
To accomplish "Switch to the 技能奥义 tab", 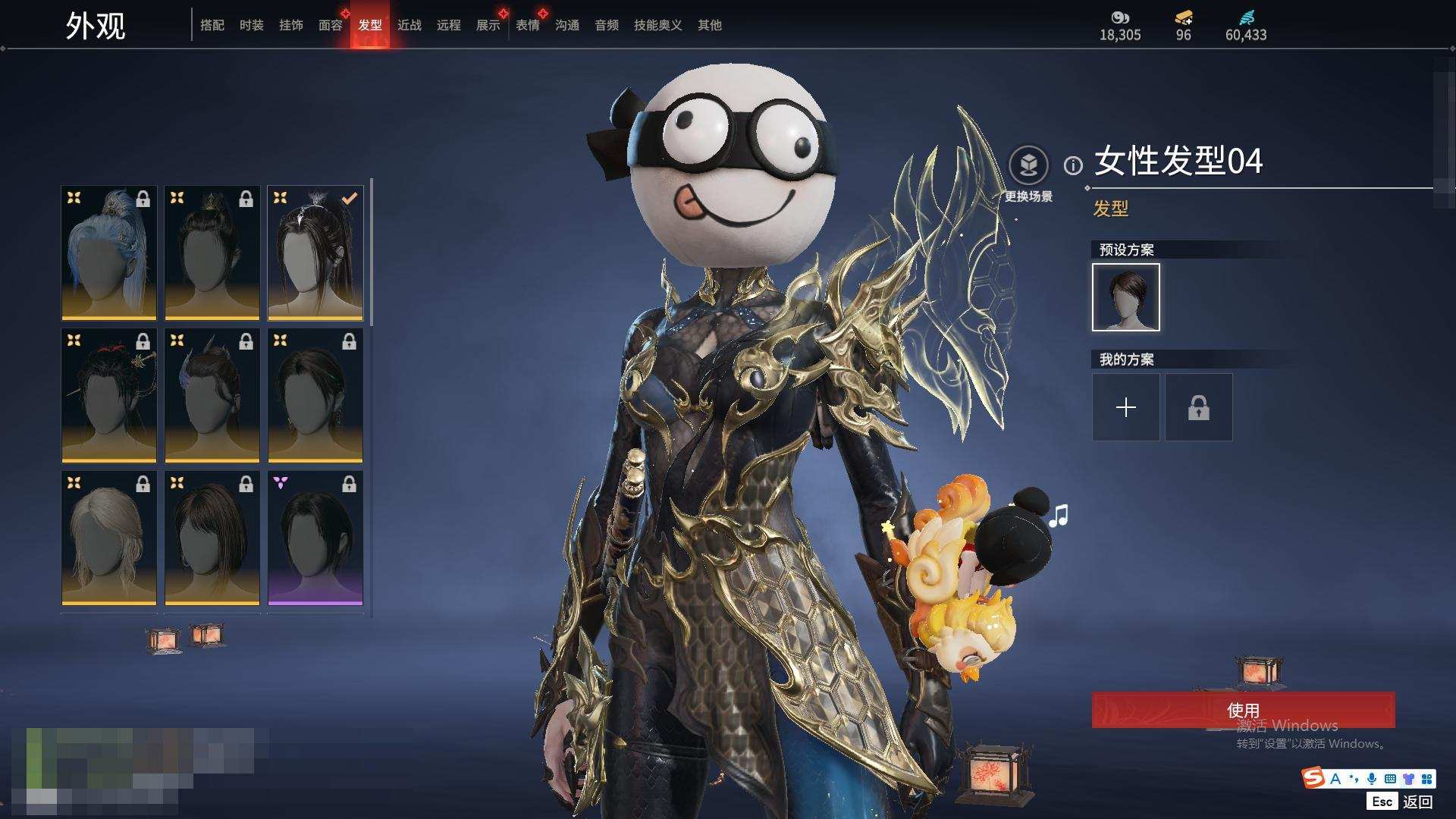I will coord(658,25).
